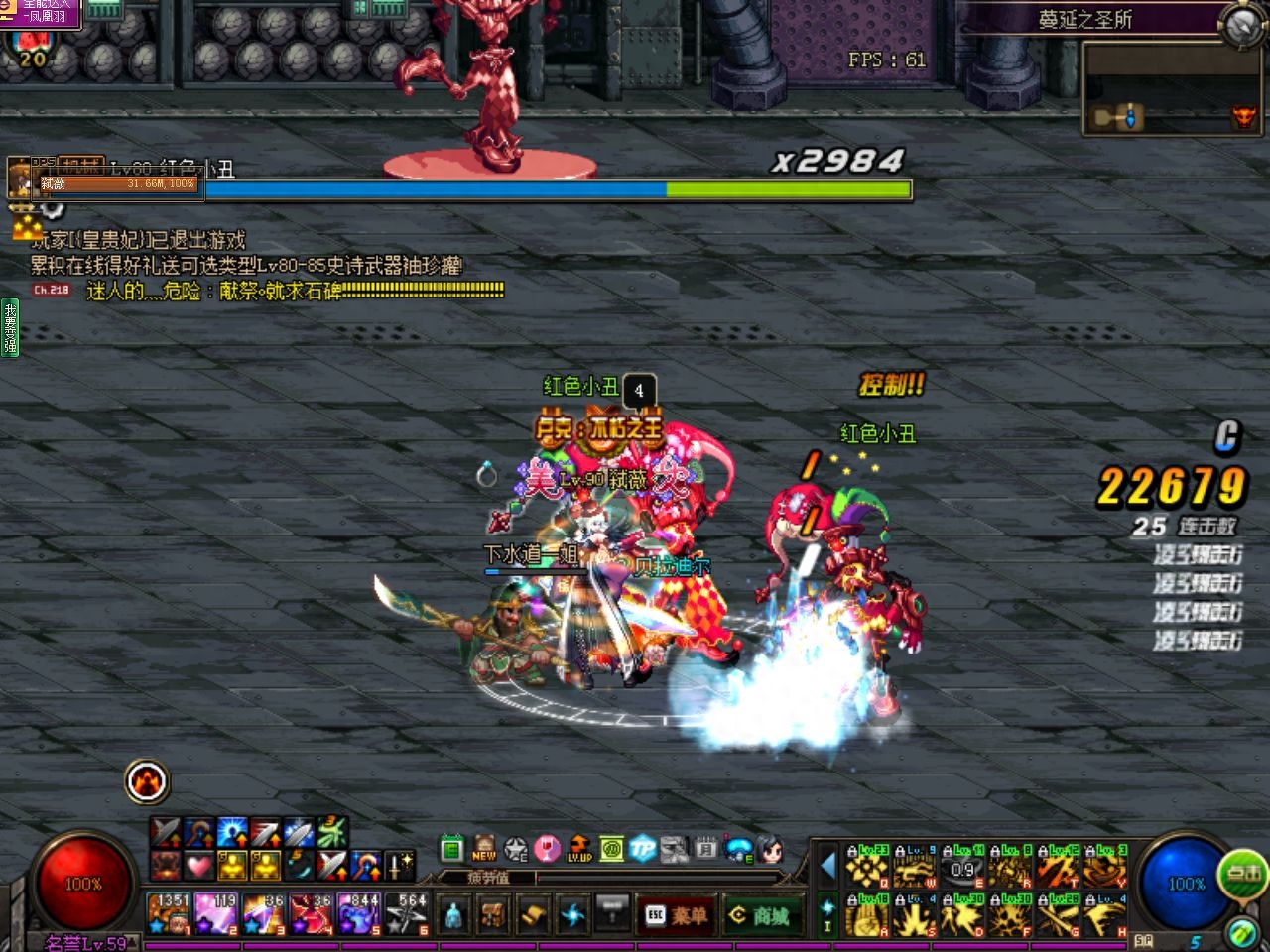Click the green 点击 round button
Viewport: 1270px width, 952px height.
coord(1244,874)
